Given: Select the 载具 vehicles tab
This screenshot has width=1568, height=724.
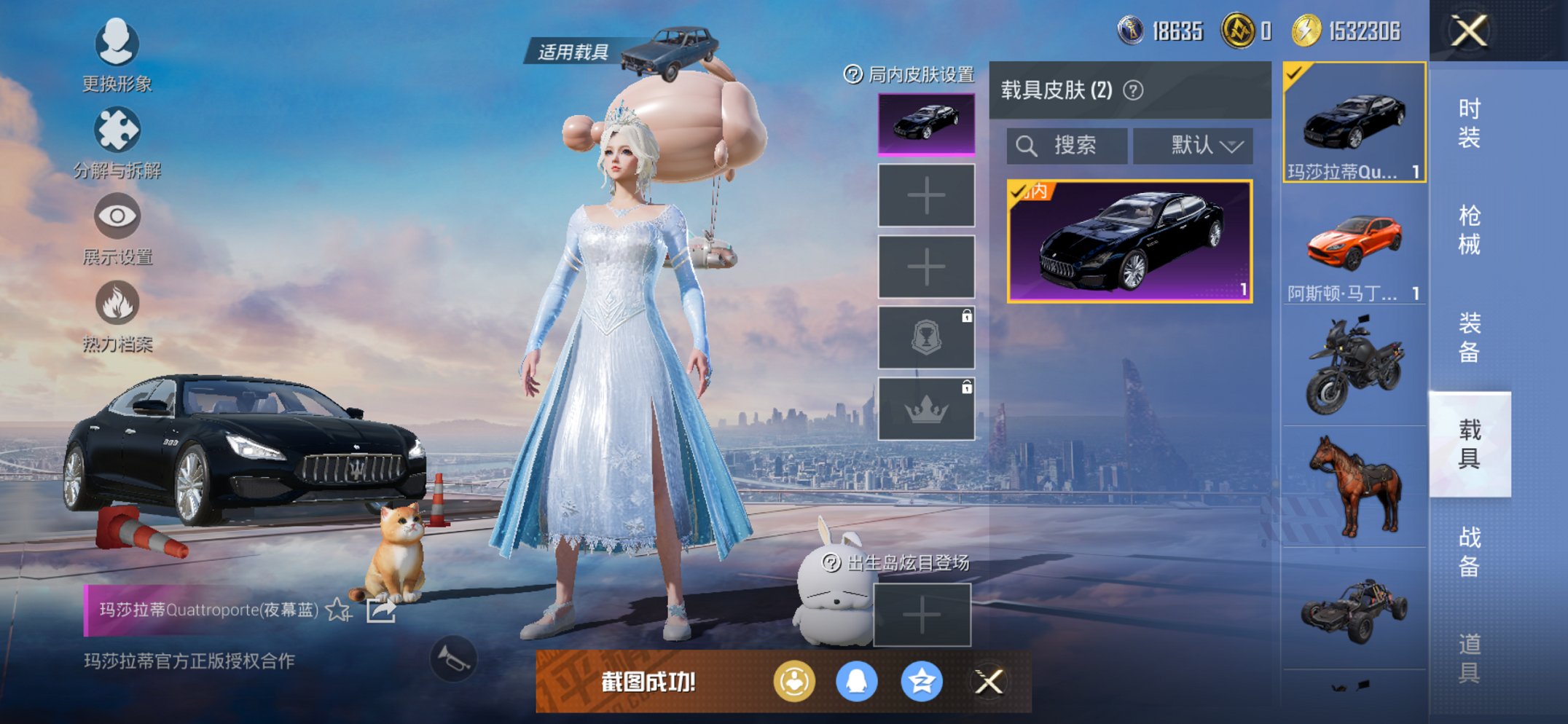Looking at the screenshot, I should point(1468,444).
